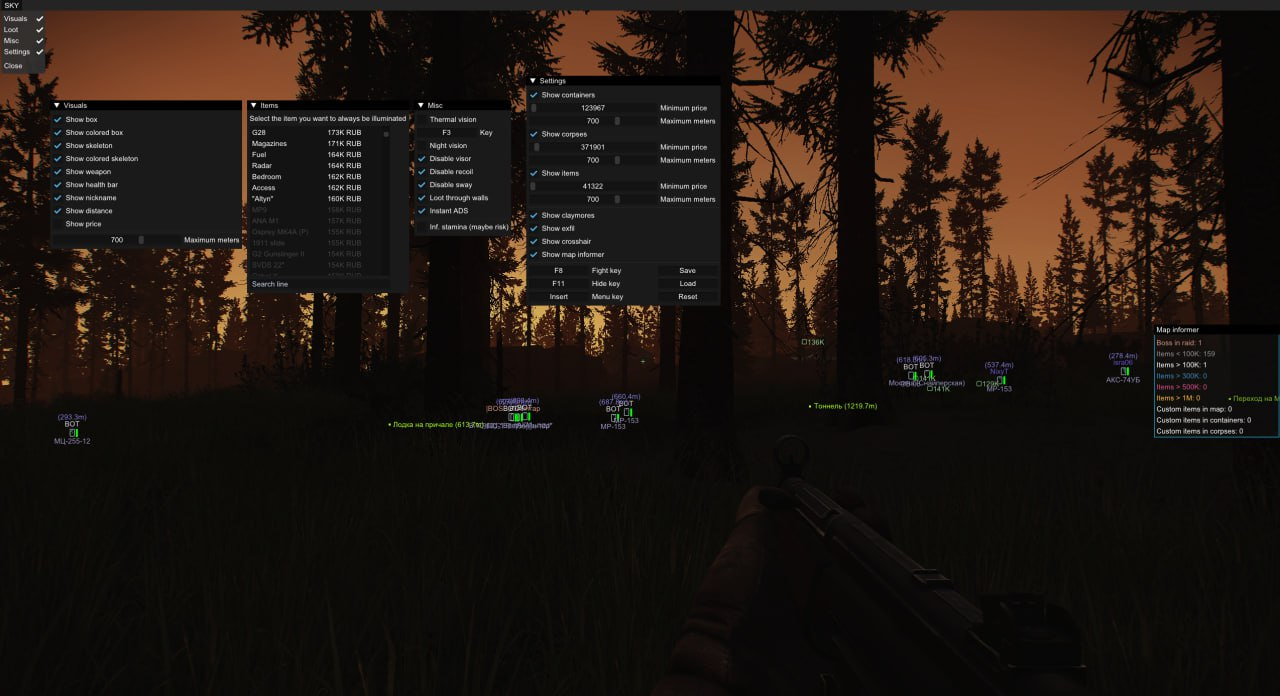Toggle the Show corpses checkbox
Image resolution: width=1280 pixels, height=696 pixels.
(534, 134)
